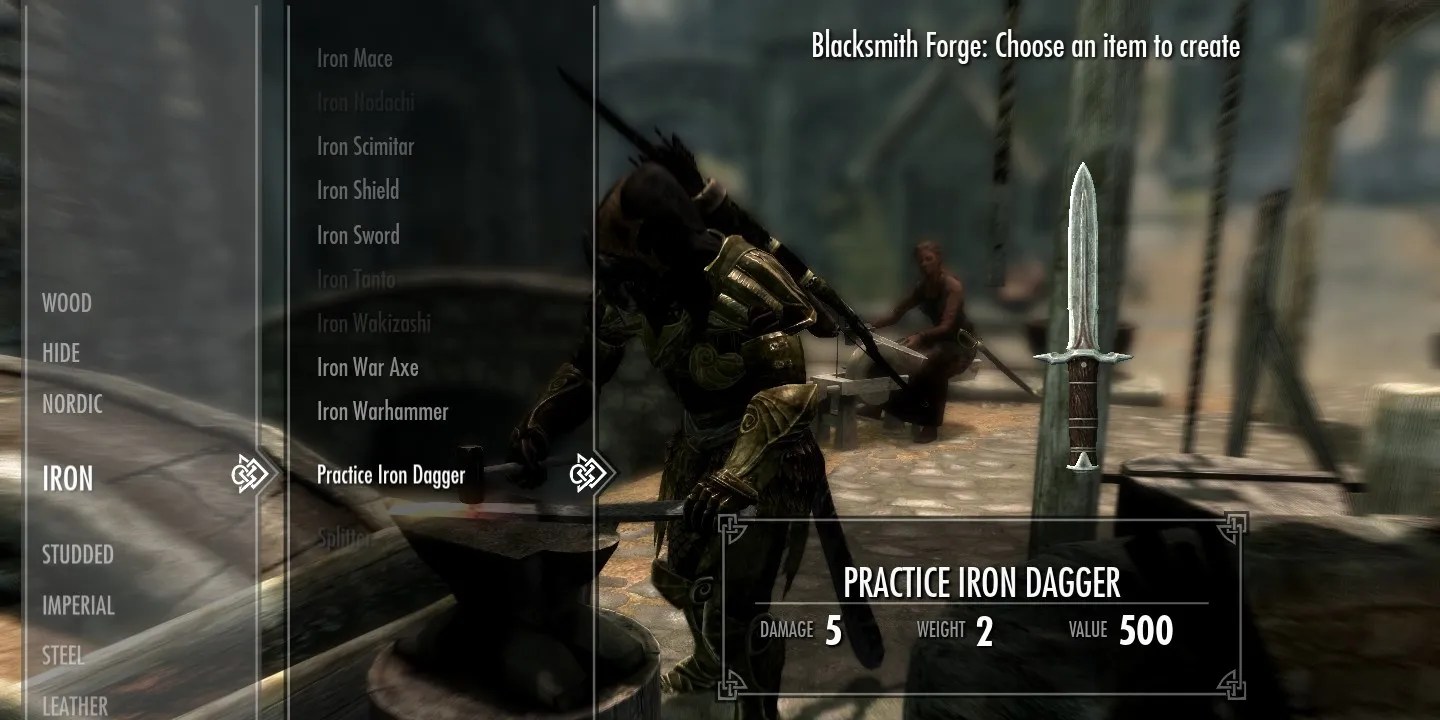Pick Iron Sword to craft
Screen dimensions: 1440x720
click(x=358, y=235)
